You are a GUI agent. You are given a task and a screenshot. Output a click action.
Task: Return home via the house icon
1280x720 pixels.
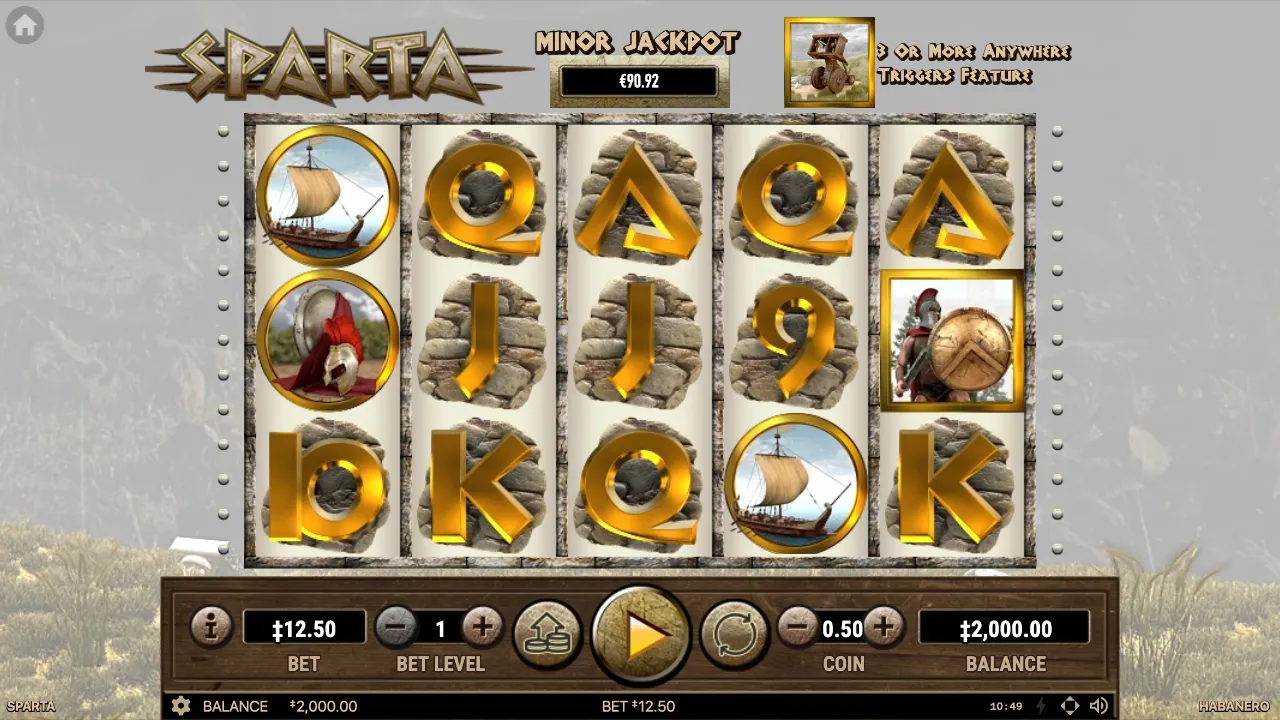(23, 24)
